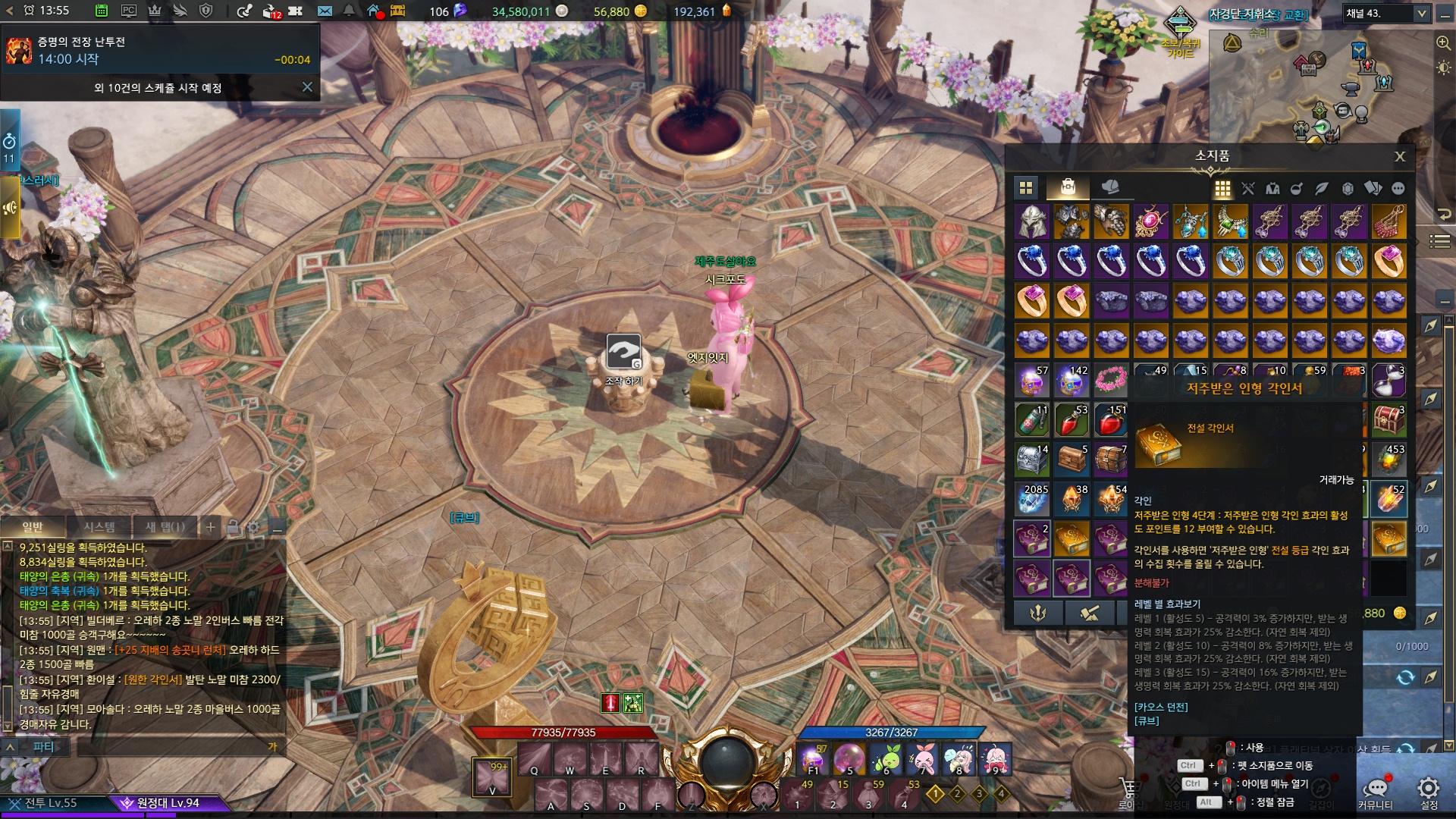Switch to the bag inventory tab
Image resolution: width=1456 pixels, height=819 pixels.
click(x=1068, y=187)
